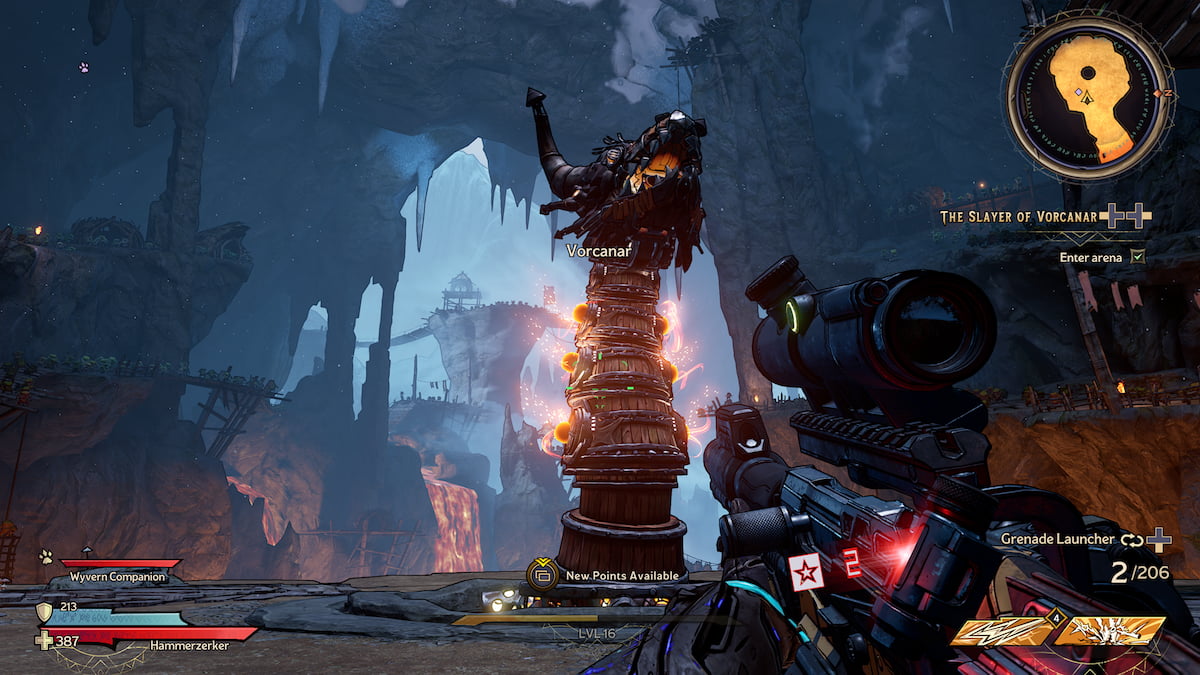Select The Slayer of Vorcanar quest tracker
This screenshot has height=675, width=1200.
pyautogui.click(x=1019, y=215)
